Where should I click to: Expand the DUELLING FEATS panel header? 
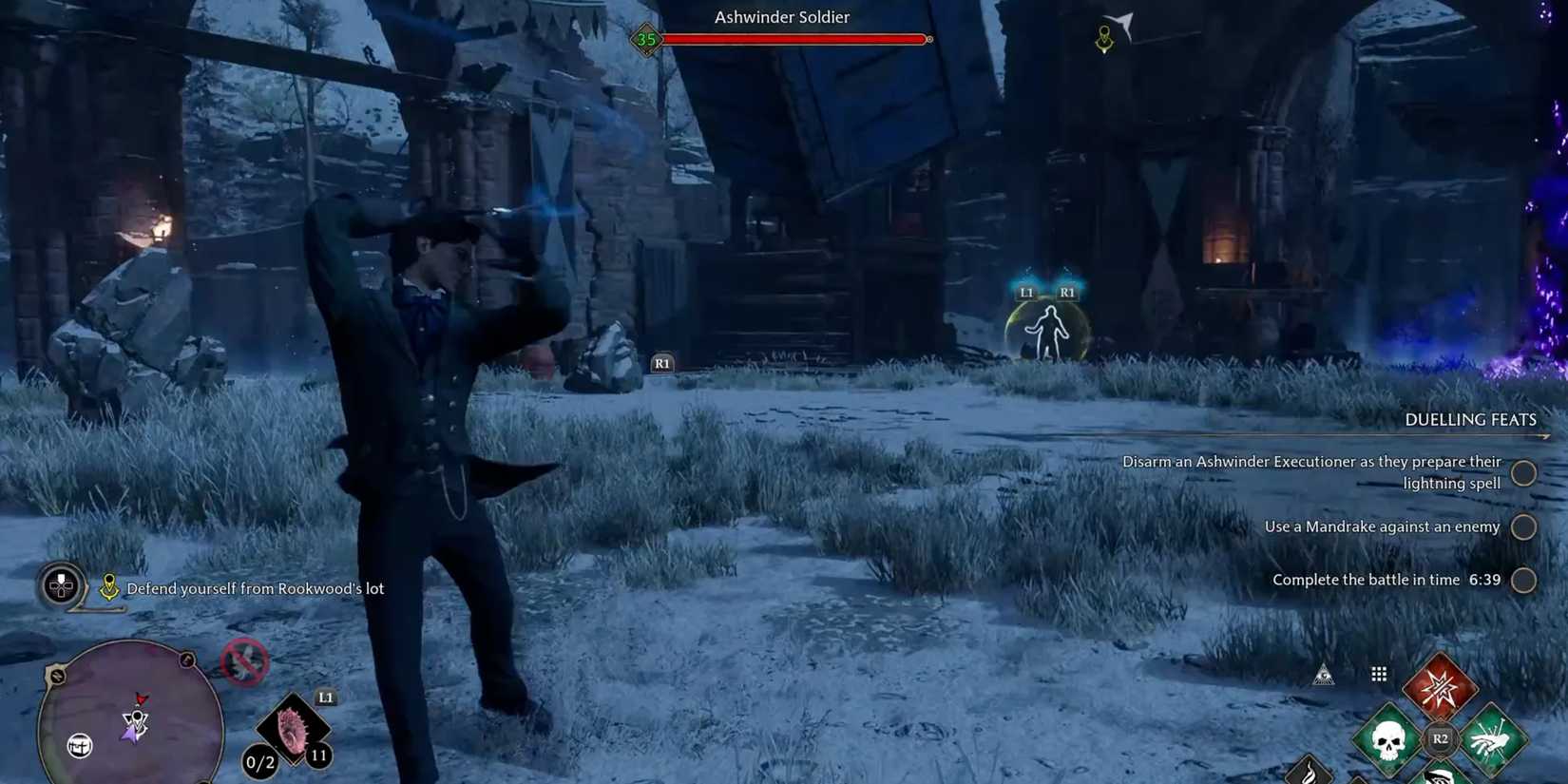(1471, 419)
